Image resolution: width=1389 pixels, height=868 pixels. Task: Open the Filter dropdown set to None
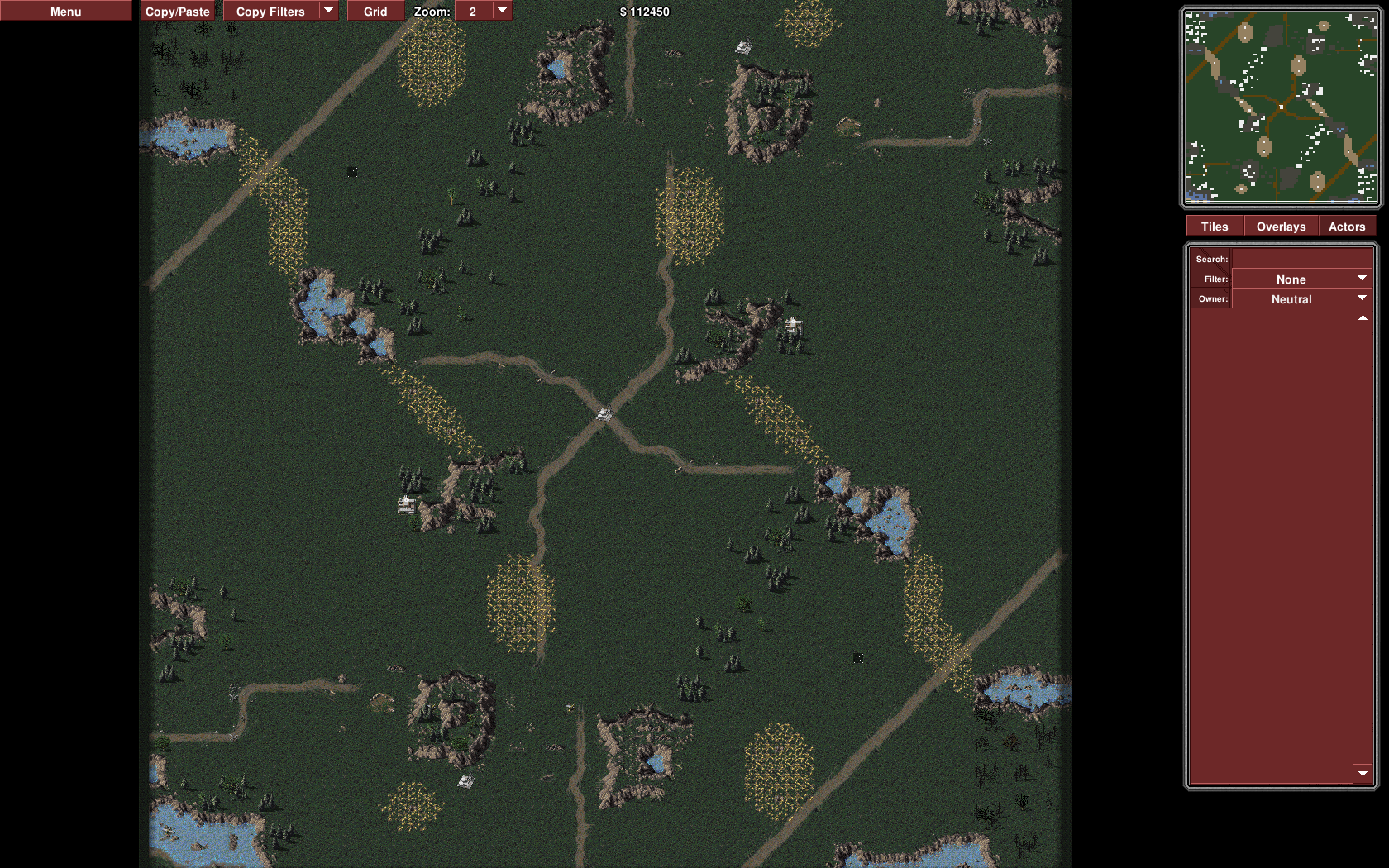tap(1301, 279)
